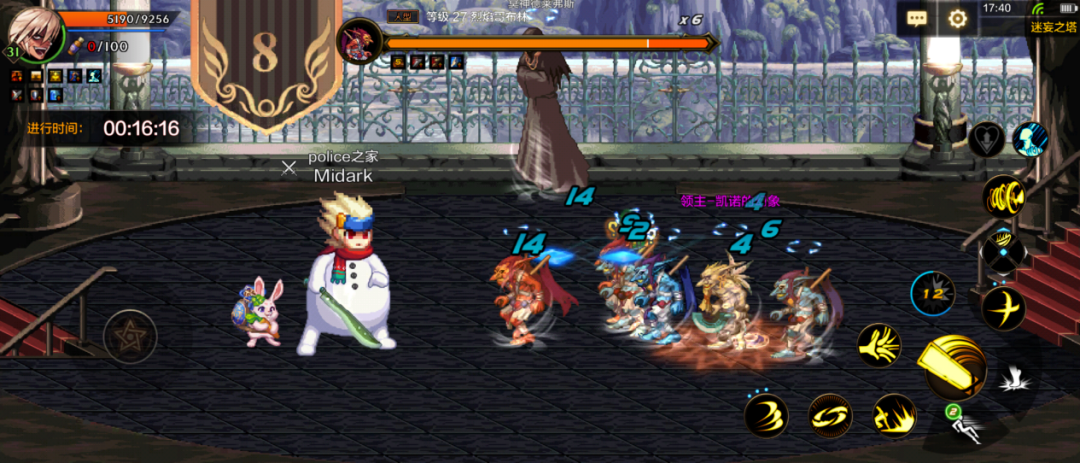Select the boss portrait beside the health bar
This screenshot has height=463, width=1080.
pyautogui.click(x=356, y=42)
